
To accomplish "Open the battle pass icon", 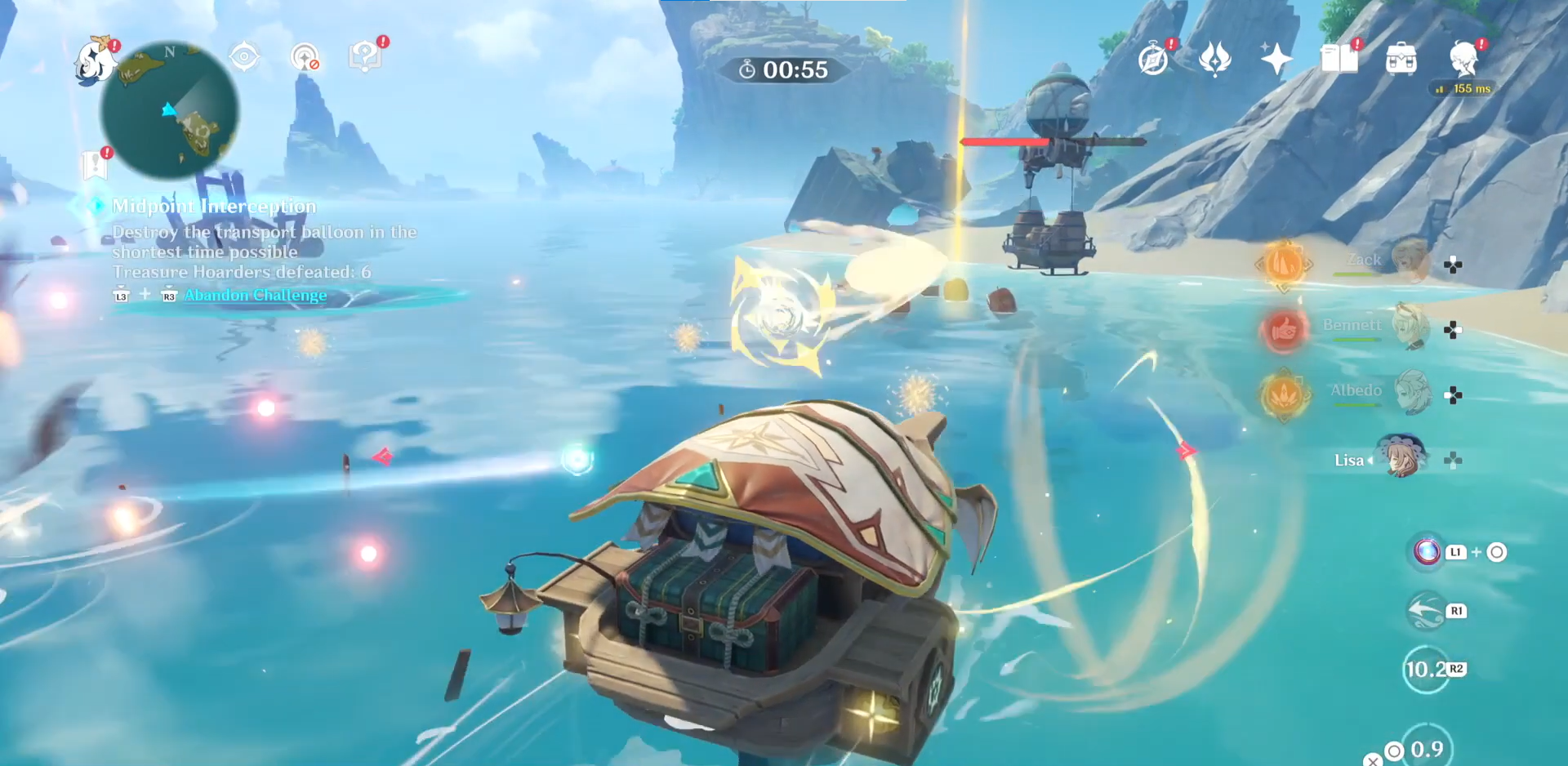I will 1215,59.
